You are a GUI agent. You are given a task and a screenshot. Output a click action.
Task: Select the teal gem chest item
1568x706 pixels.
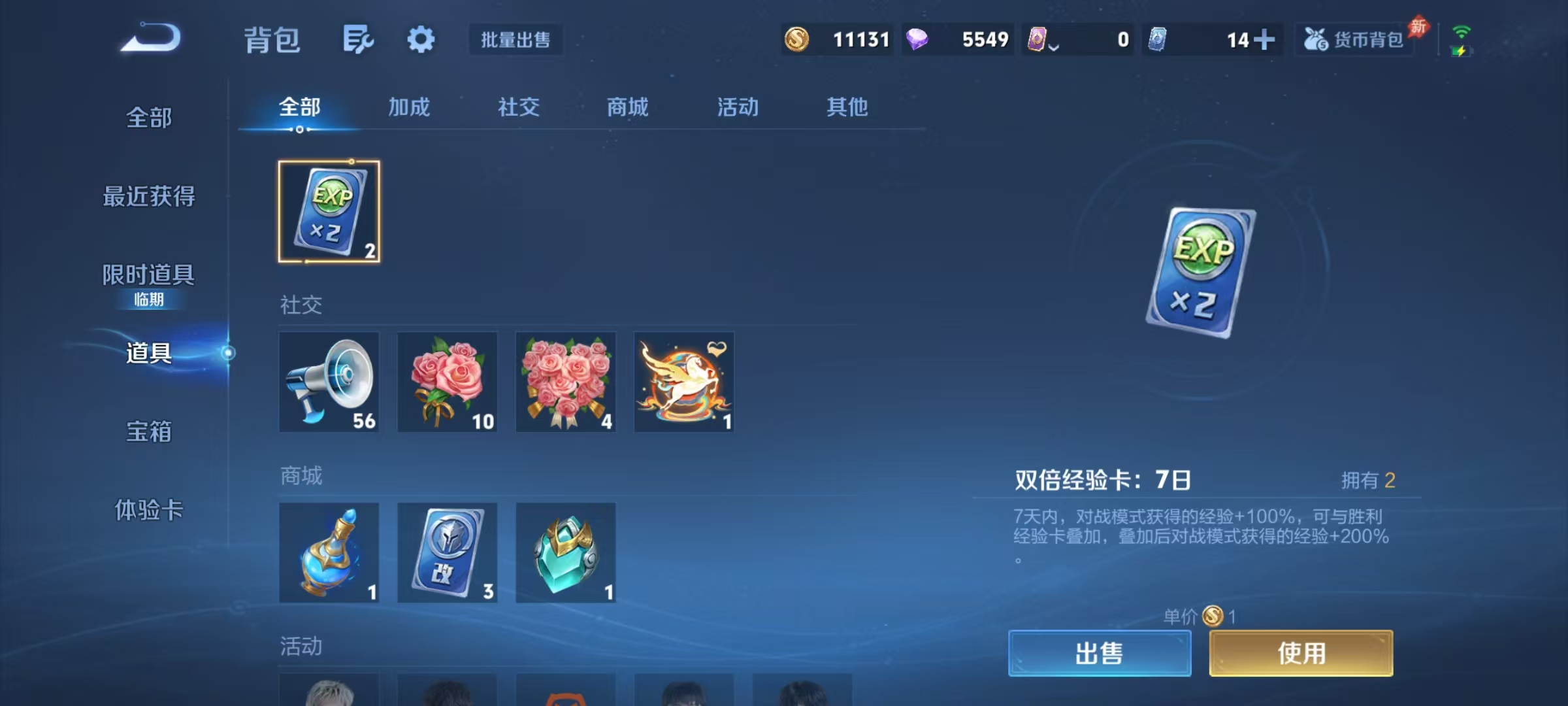(x=565, y=552)
